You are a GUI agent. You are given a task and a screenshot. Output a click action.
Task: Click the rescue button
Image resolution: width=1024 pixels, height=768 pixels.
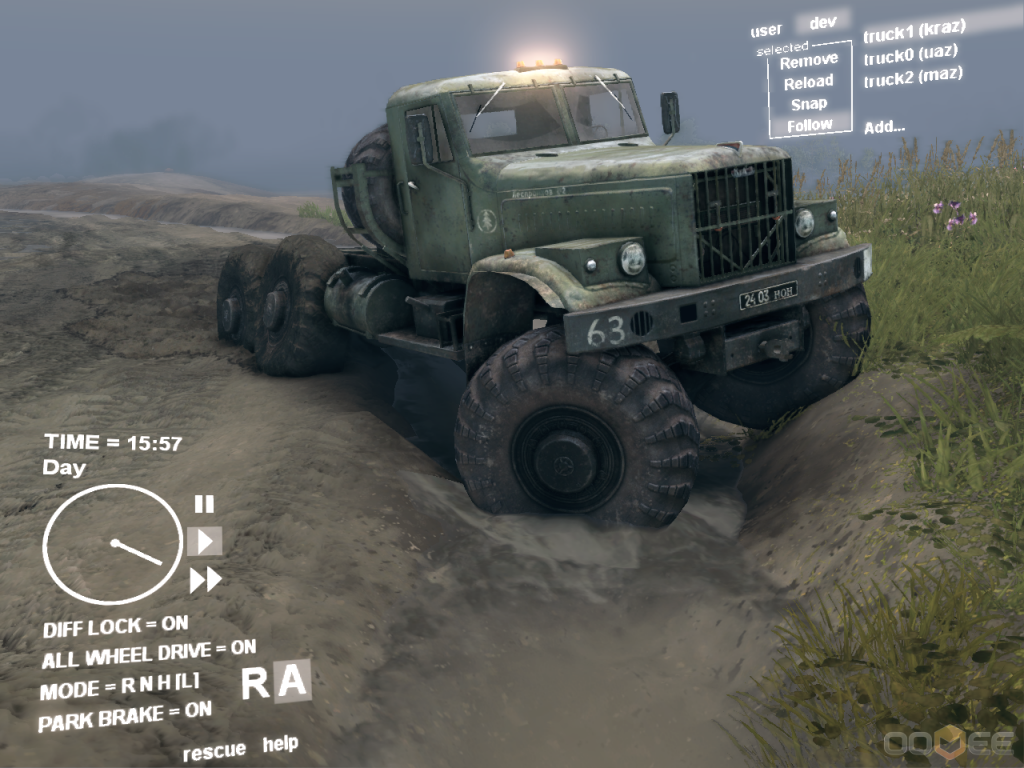click(214, 750)
